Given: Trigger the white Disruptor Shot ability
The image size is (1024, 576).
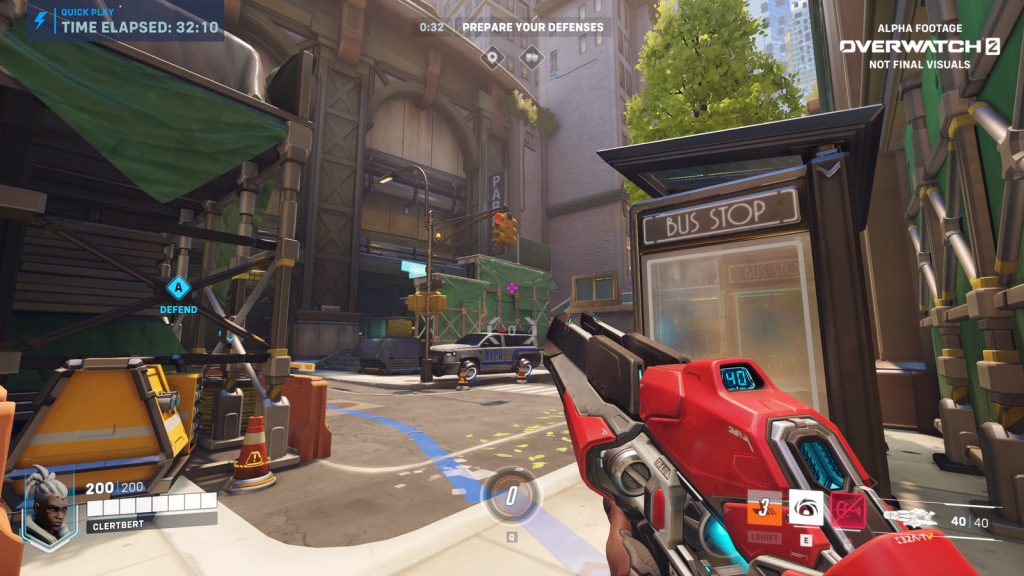Looking at the screenshot, I should pos(806,507).
